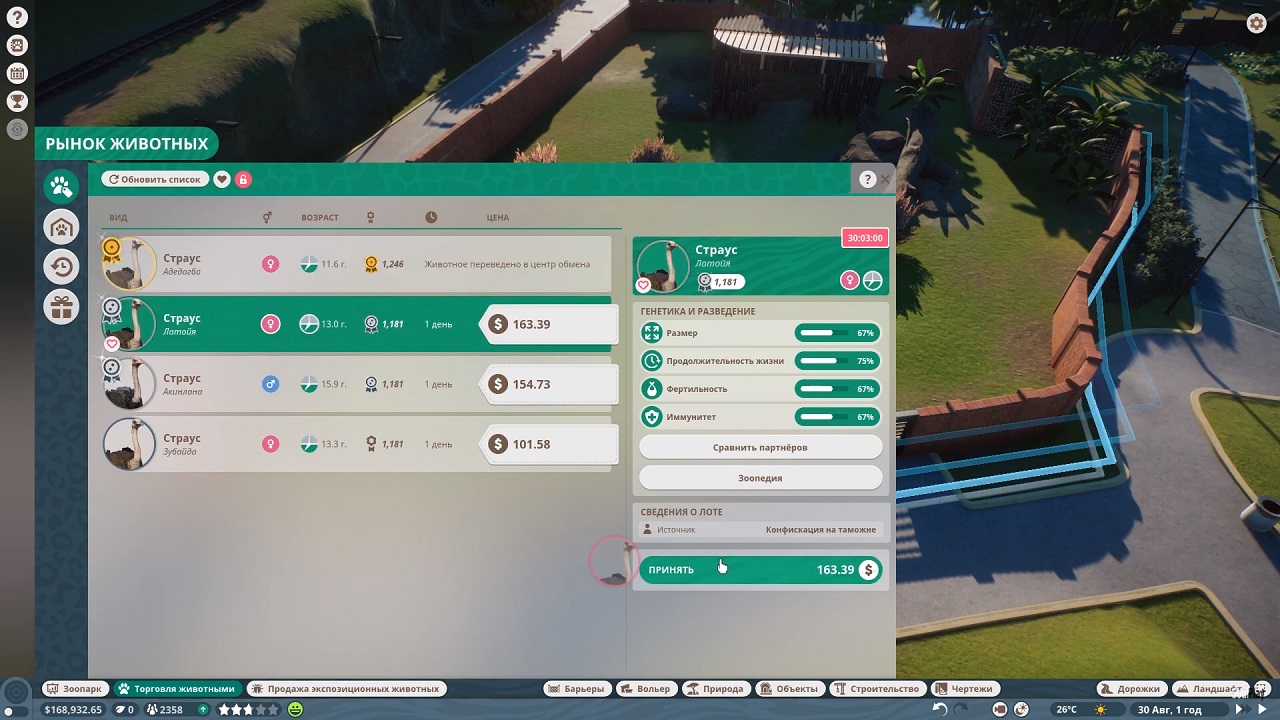The height and width of the screenshot is (720, 1280).
Task: Open Сравнить партнёров comparison
Action: [x=760, y=447]
